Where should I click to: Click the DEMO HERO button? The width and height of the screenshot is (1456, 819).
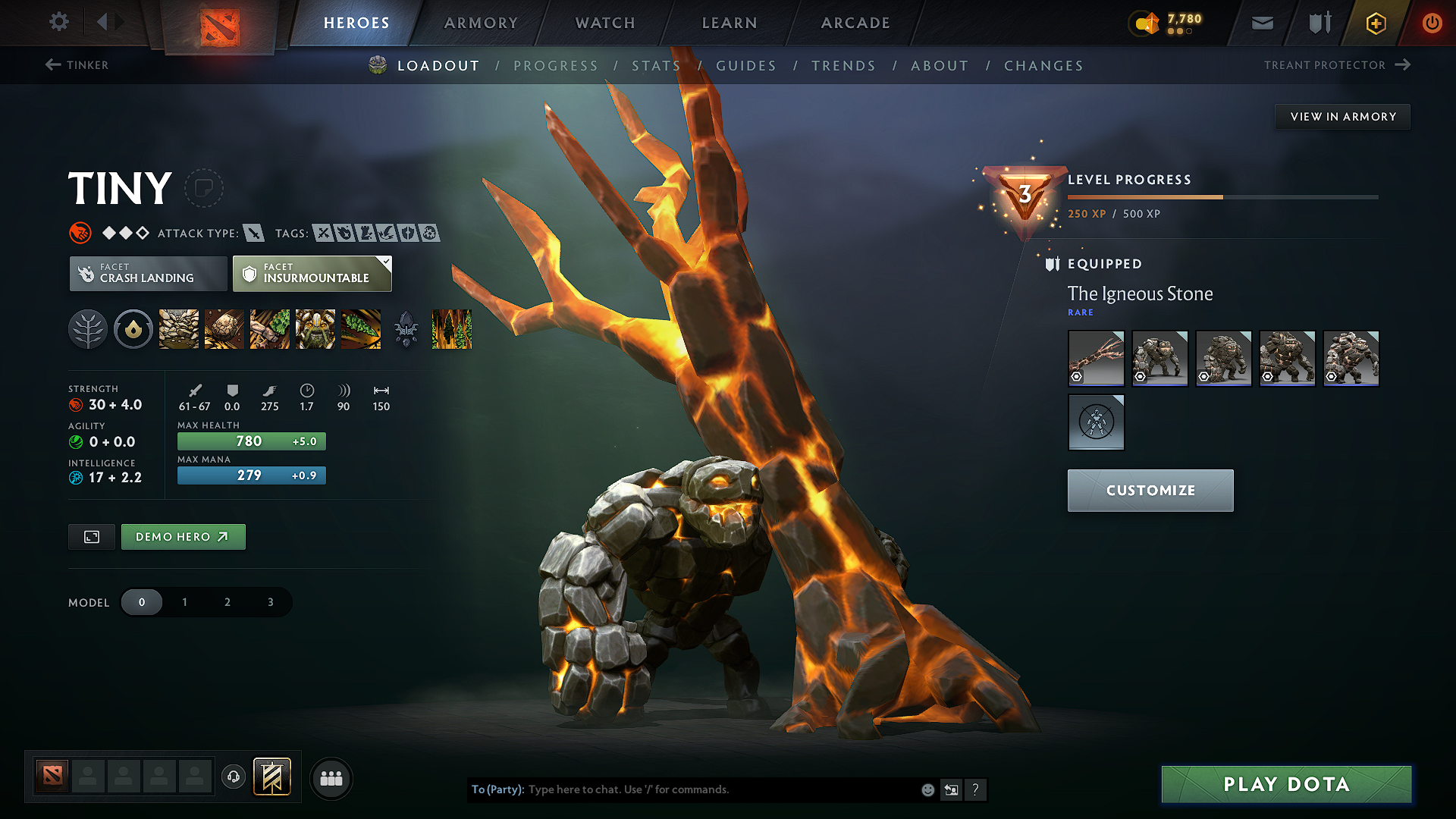[x=183, y=536]
